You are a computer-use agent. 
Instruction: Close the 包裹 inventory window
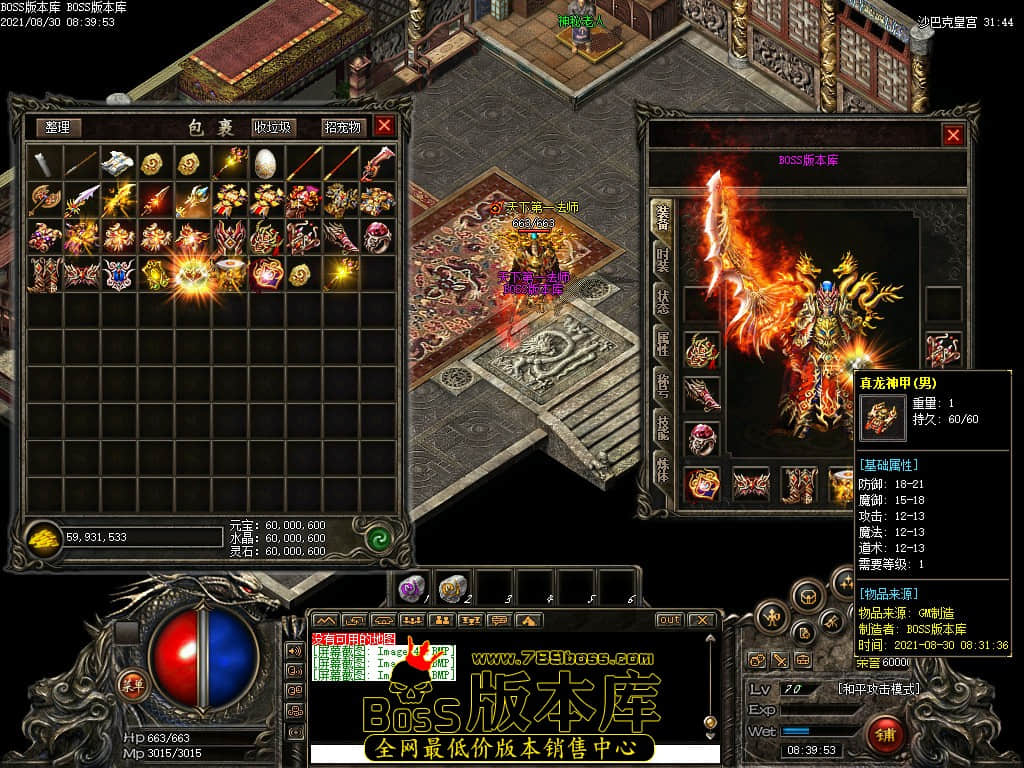(x=384, y=126)
